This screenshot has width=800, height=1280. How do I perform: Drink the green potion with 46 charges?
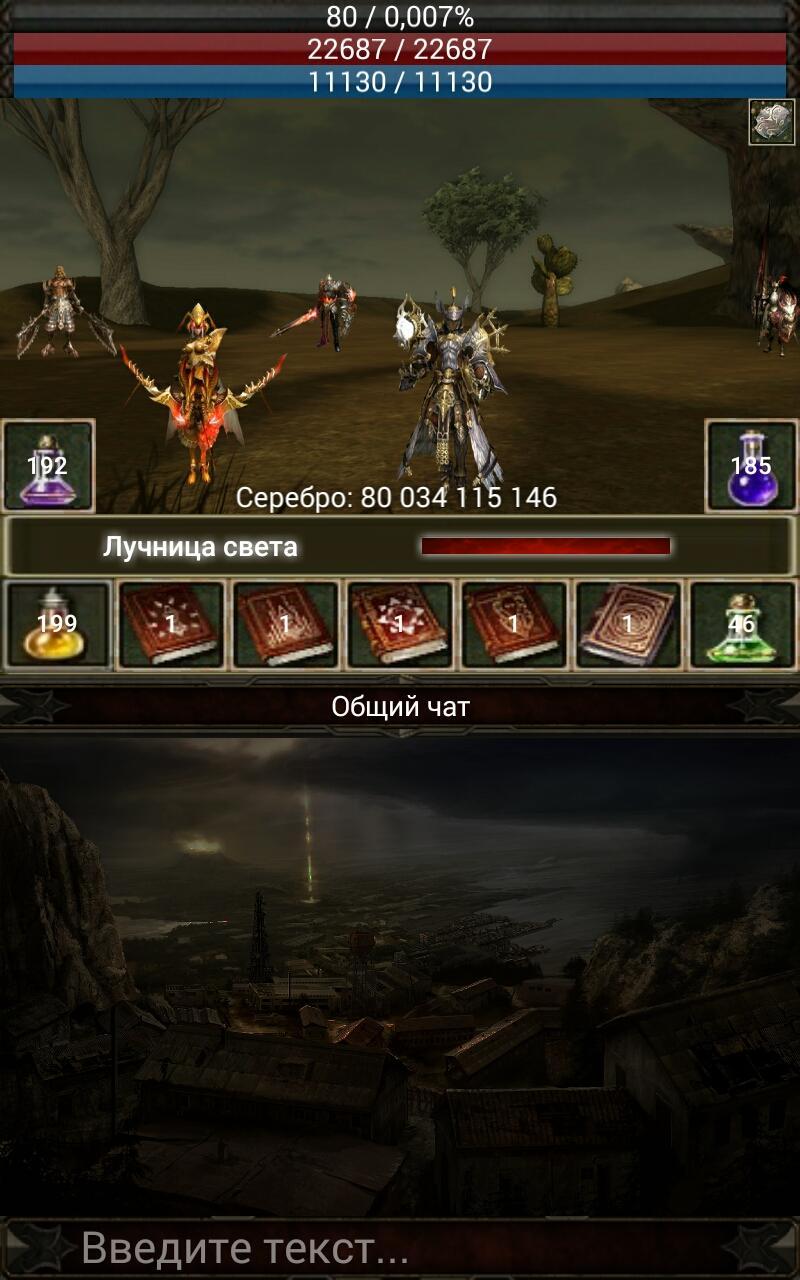click(x=741, y=626)
